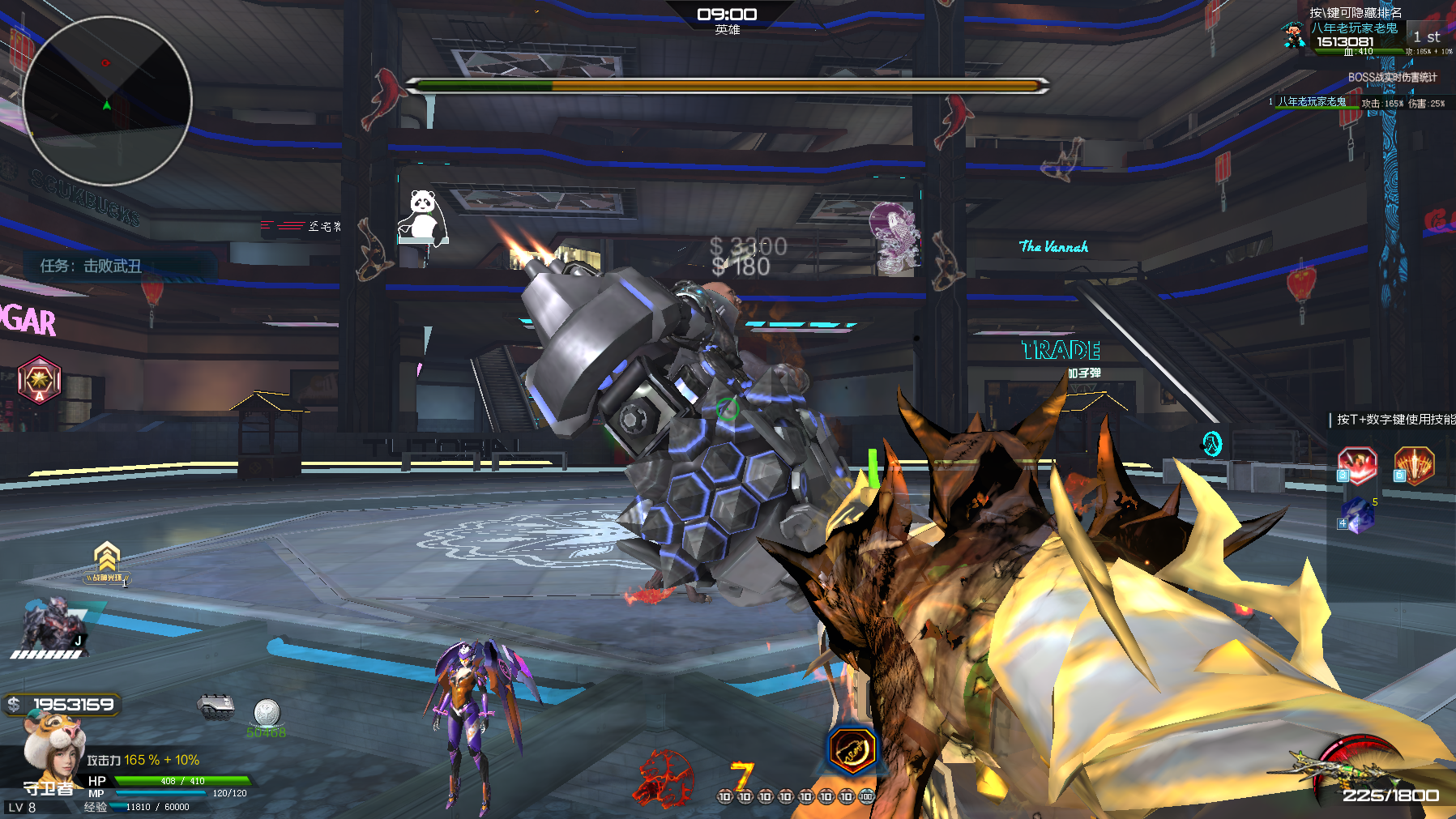Click the orange hexagon weapon skill icon
Viewport: 1456px width, 819px height.
pyautogui.click(x=852, y=749)
